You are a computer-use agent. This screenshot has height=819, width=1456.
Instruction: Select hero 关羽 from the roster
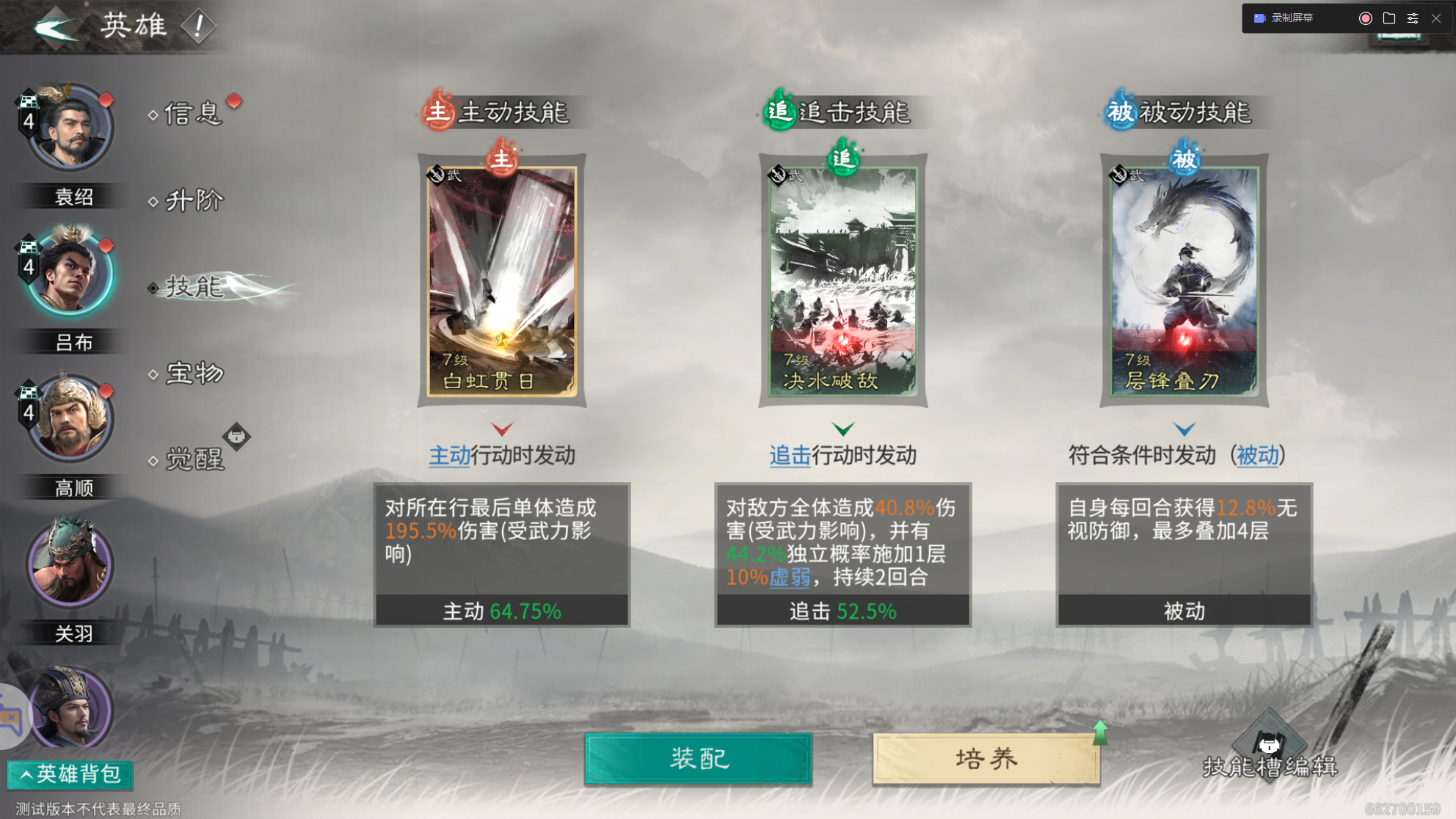click(68, 564)
